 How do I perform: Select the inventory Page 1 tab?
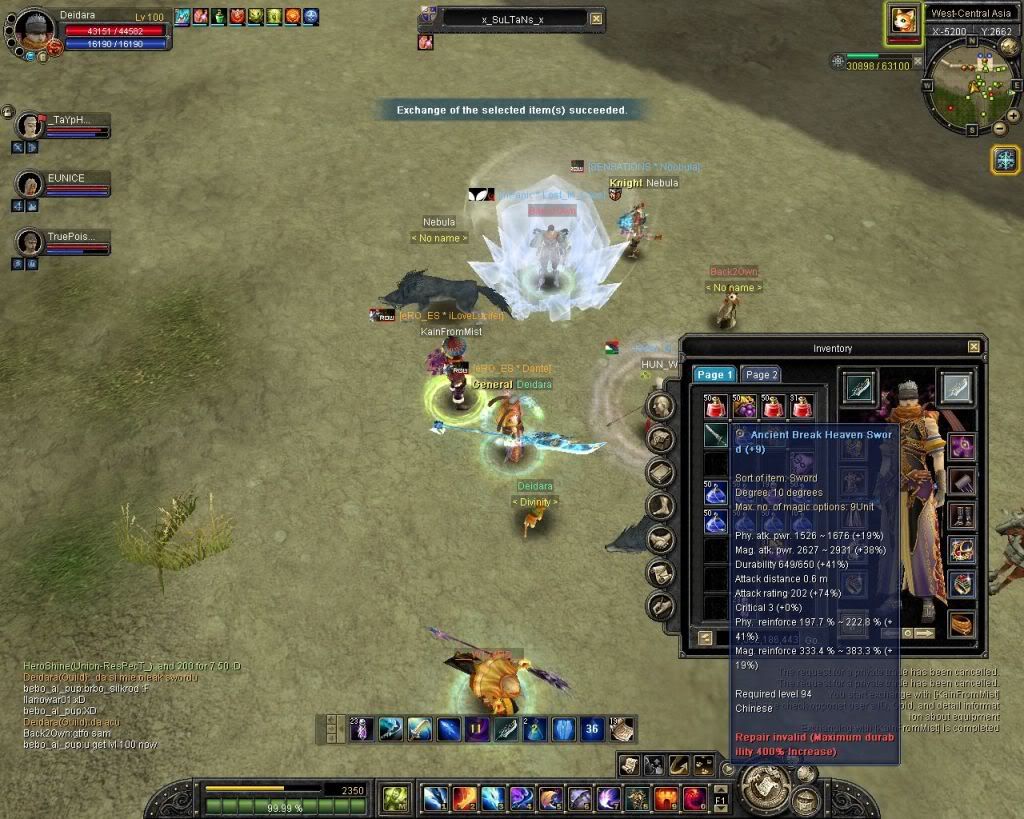coord(714,374)
